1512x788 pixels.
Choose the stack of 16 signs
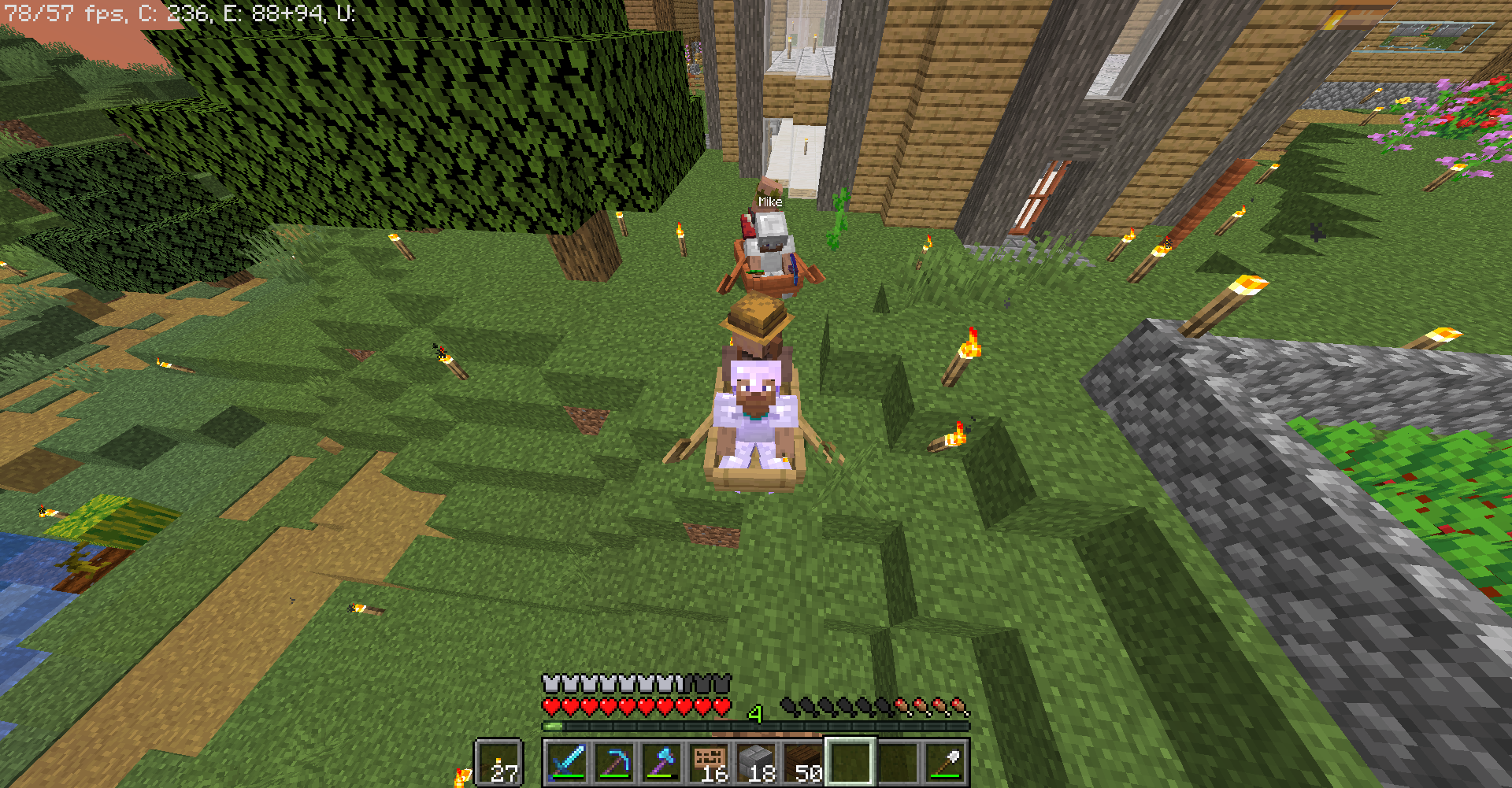(709, 762)
